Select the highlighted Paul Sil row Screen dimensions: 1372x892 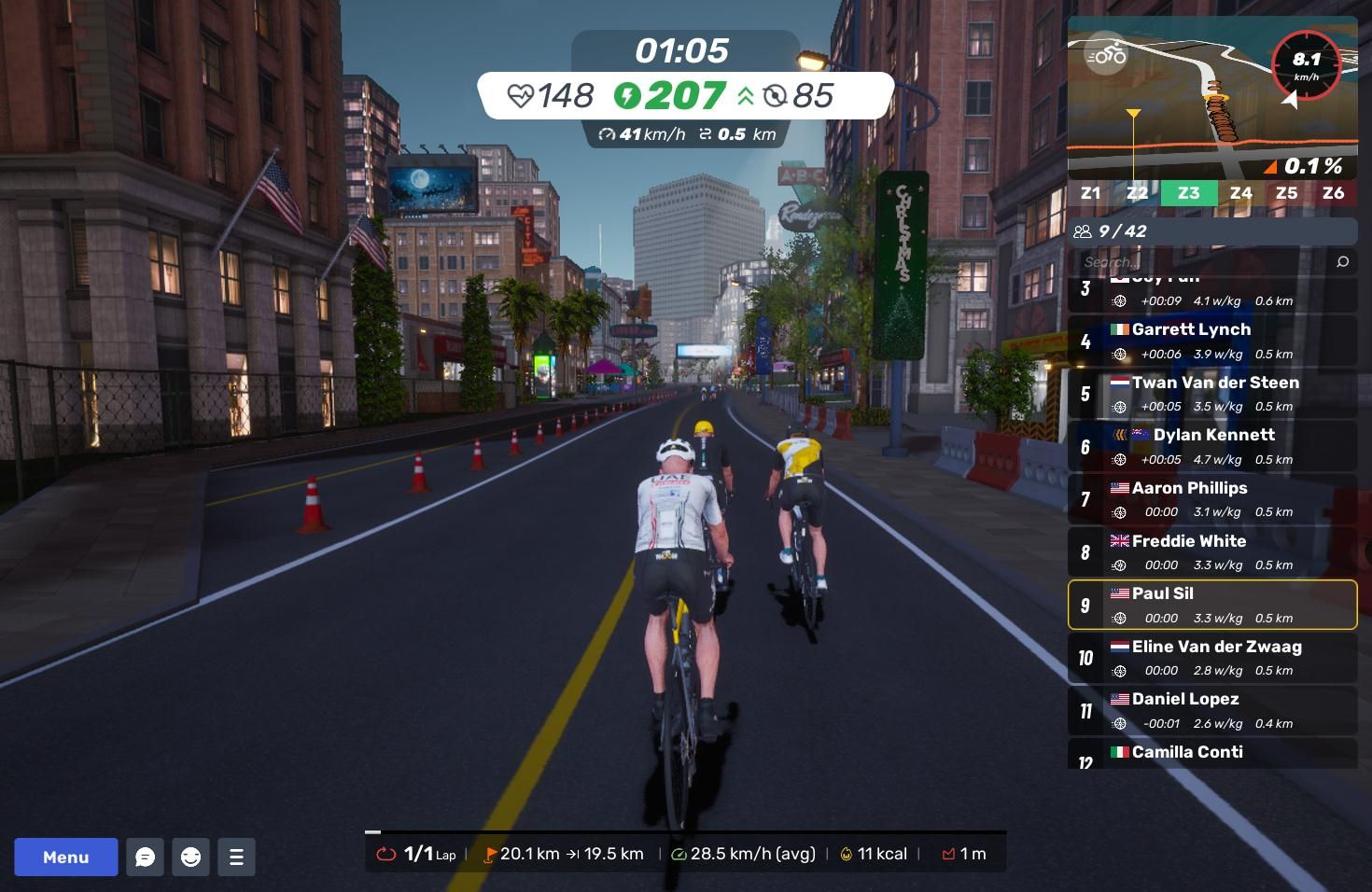pos(1211,605)
